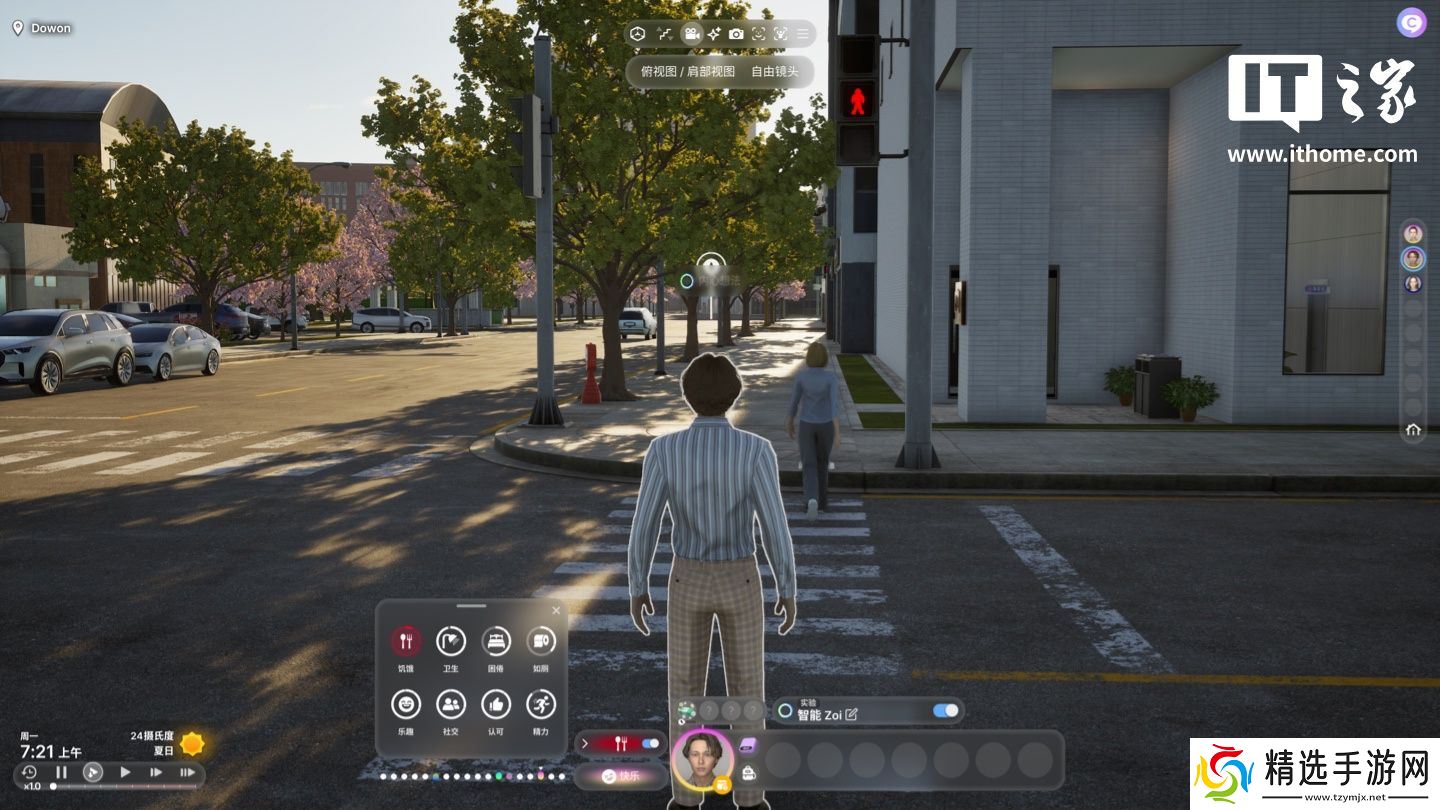Select the 认可 recognition thumbs-up icon

[496, 705]
